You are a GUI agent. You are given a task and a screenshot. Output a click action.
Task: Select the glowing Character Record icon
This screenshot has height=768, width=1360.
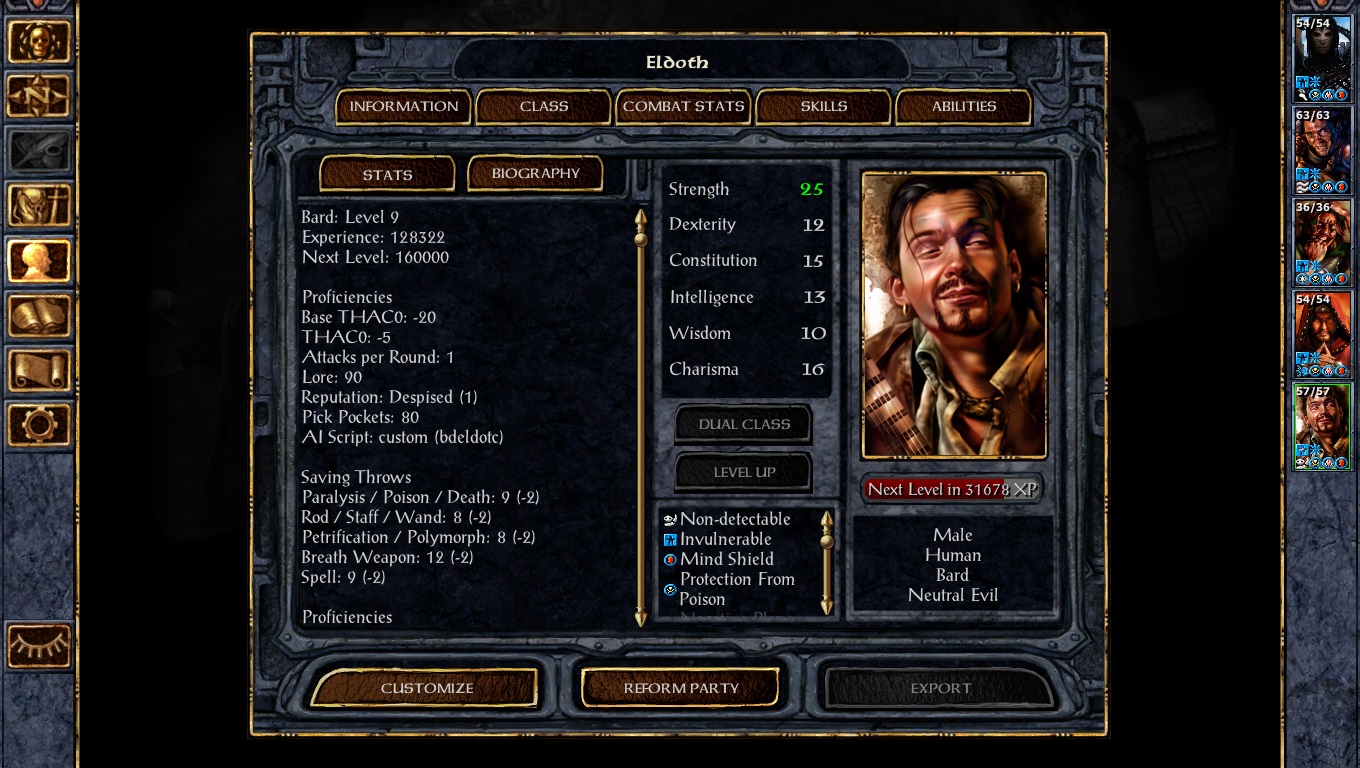[40, 260]
